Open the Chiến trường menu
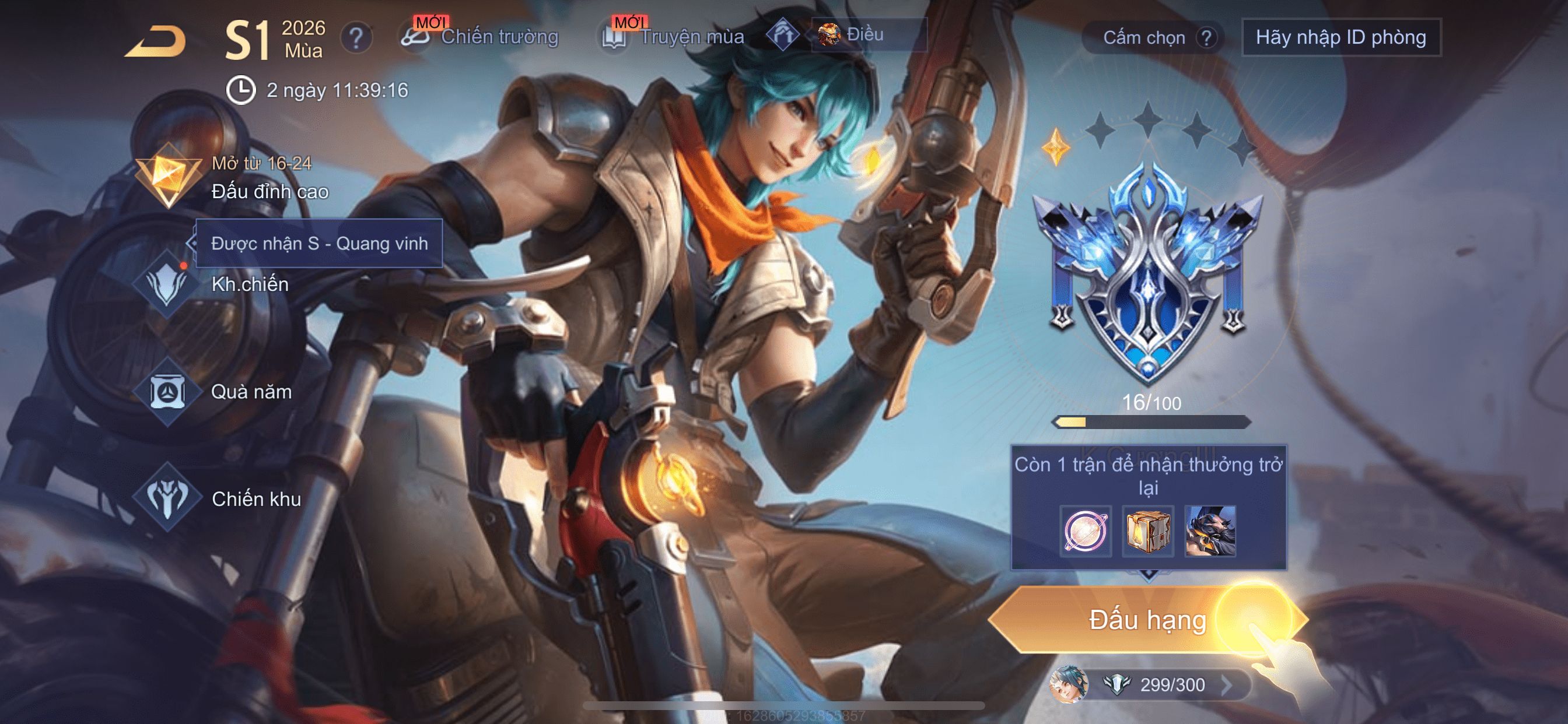Image resolution: width=1568 pixels, height=724 pixels. click(x=480, y=37)
